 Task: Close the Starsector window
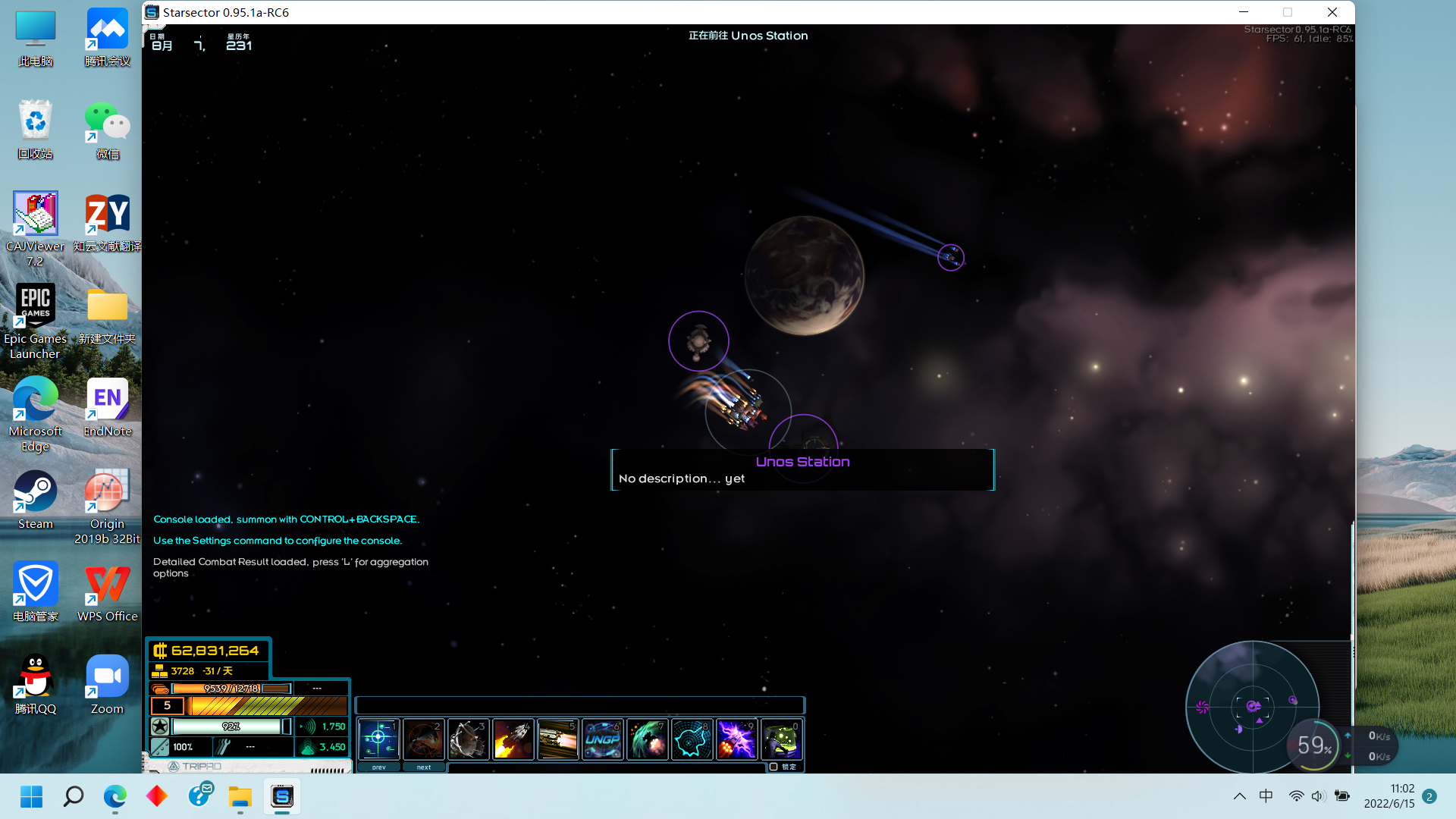pos(1332,12)
